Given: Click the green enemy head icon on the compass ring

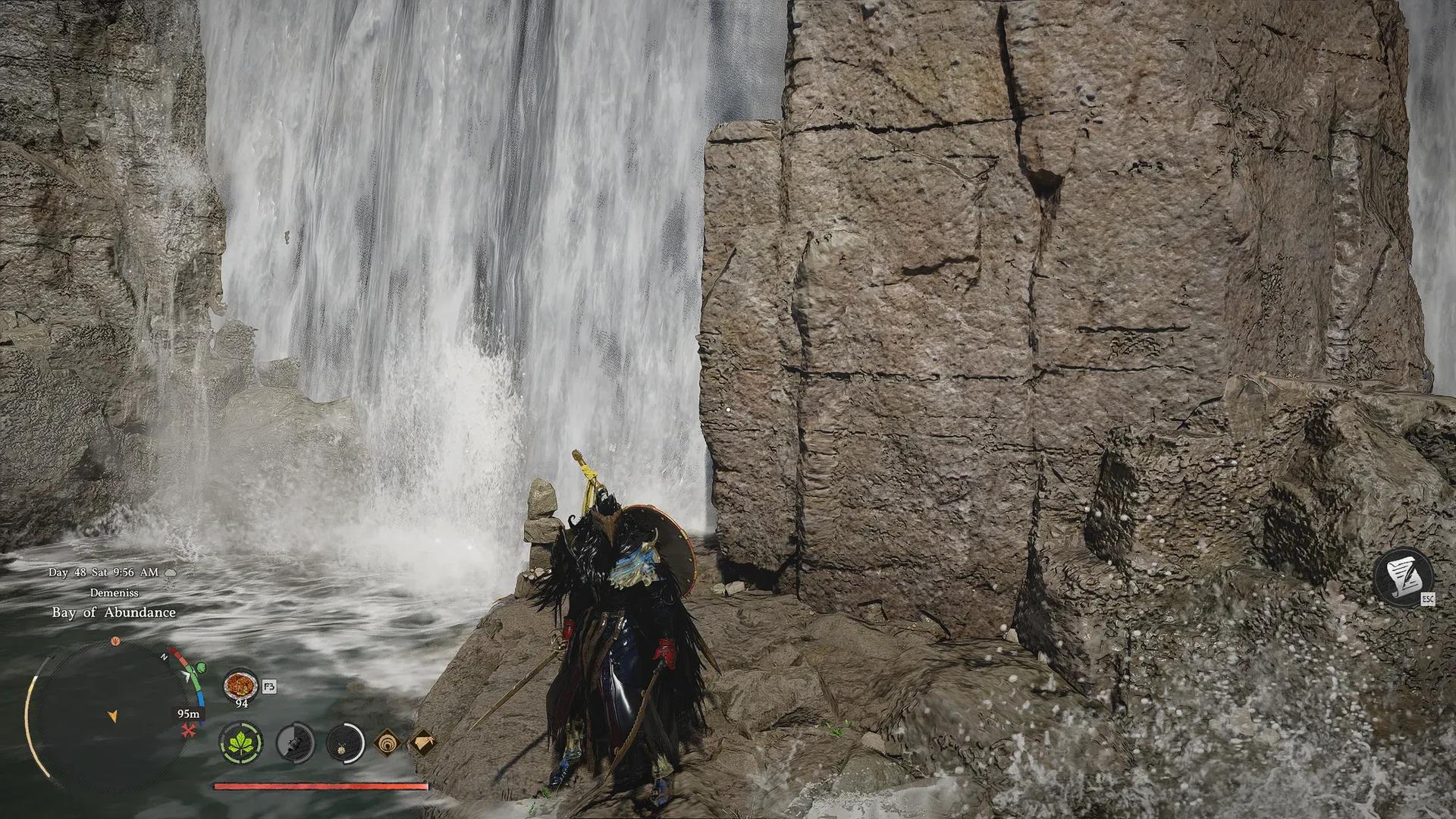Looking at the screenshot, I should click(x=200, y=668).
